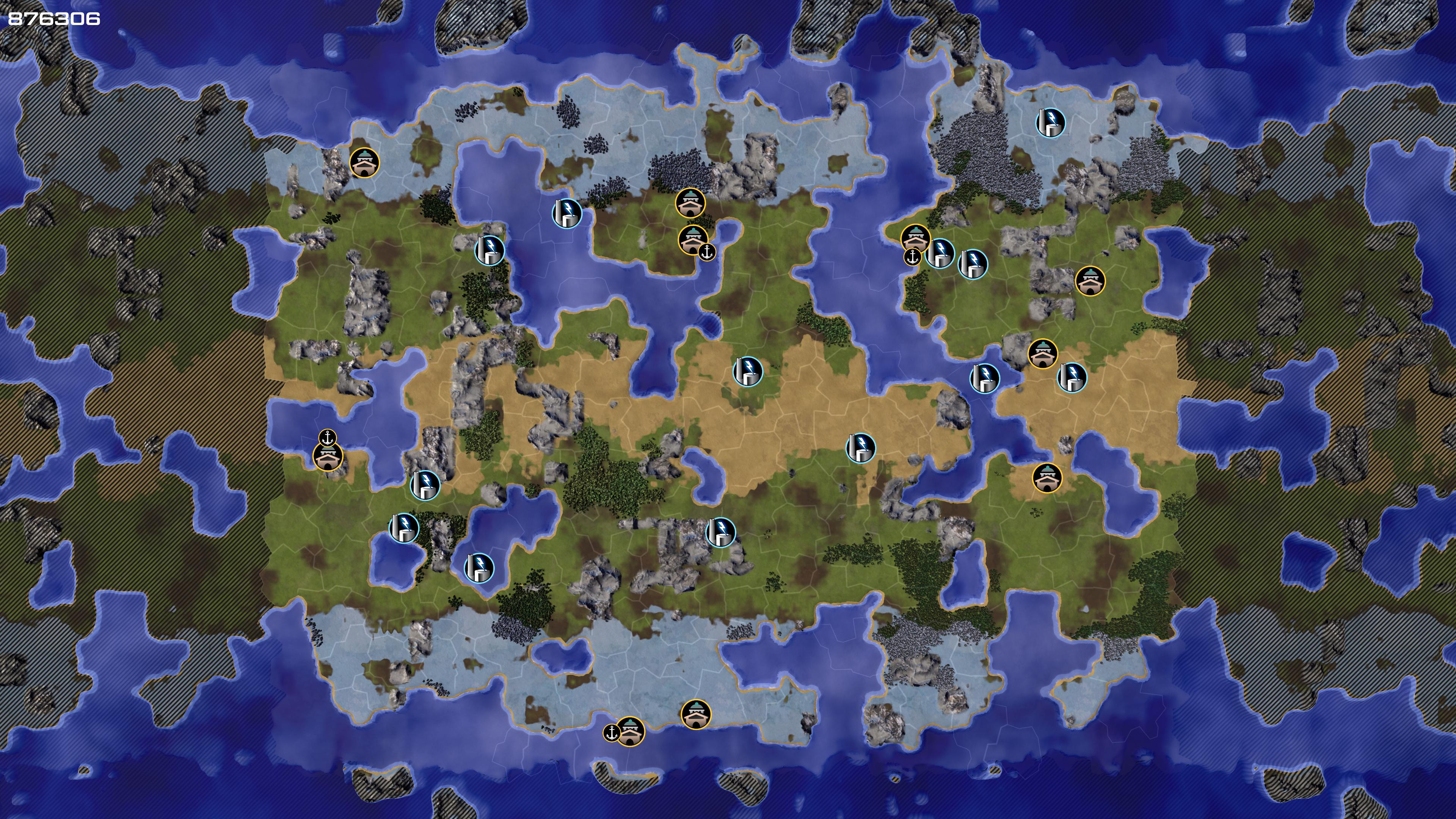Choose the city marker on northwestern snow

(364, 163)
